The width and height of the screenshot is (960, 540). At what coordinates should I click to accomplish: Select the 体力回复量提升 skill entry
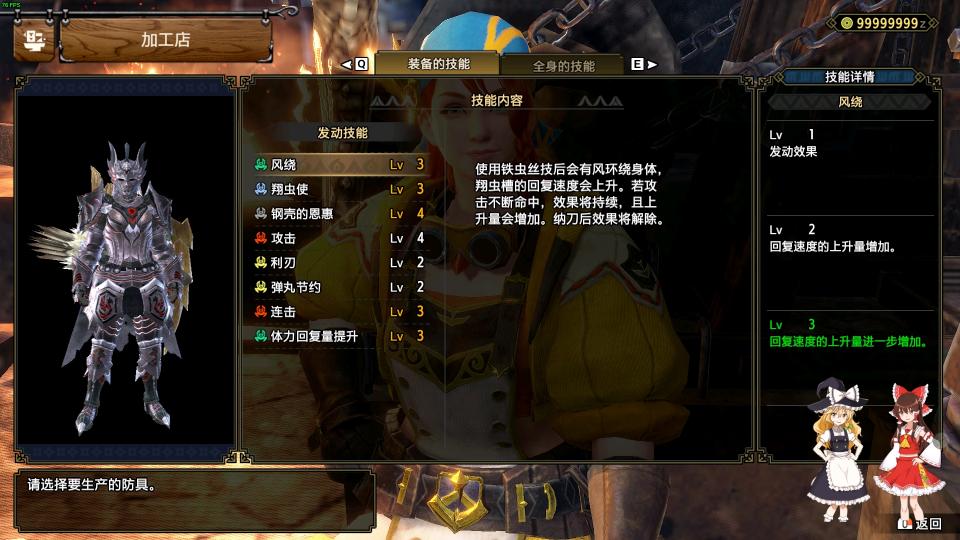tap(340, 336)
